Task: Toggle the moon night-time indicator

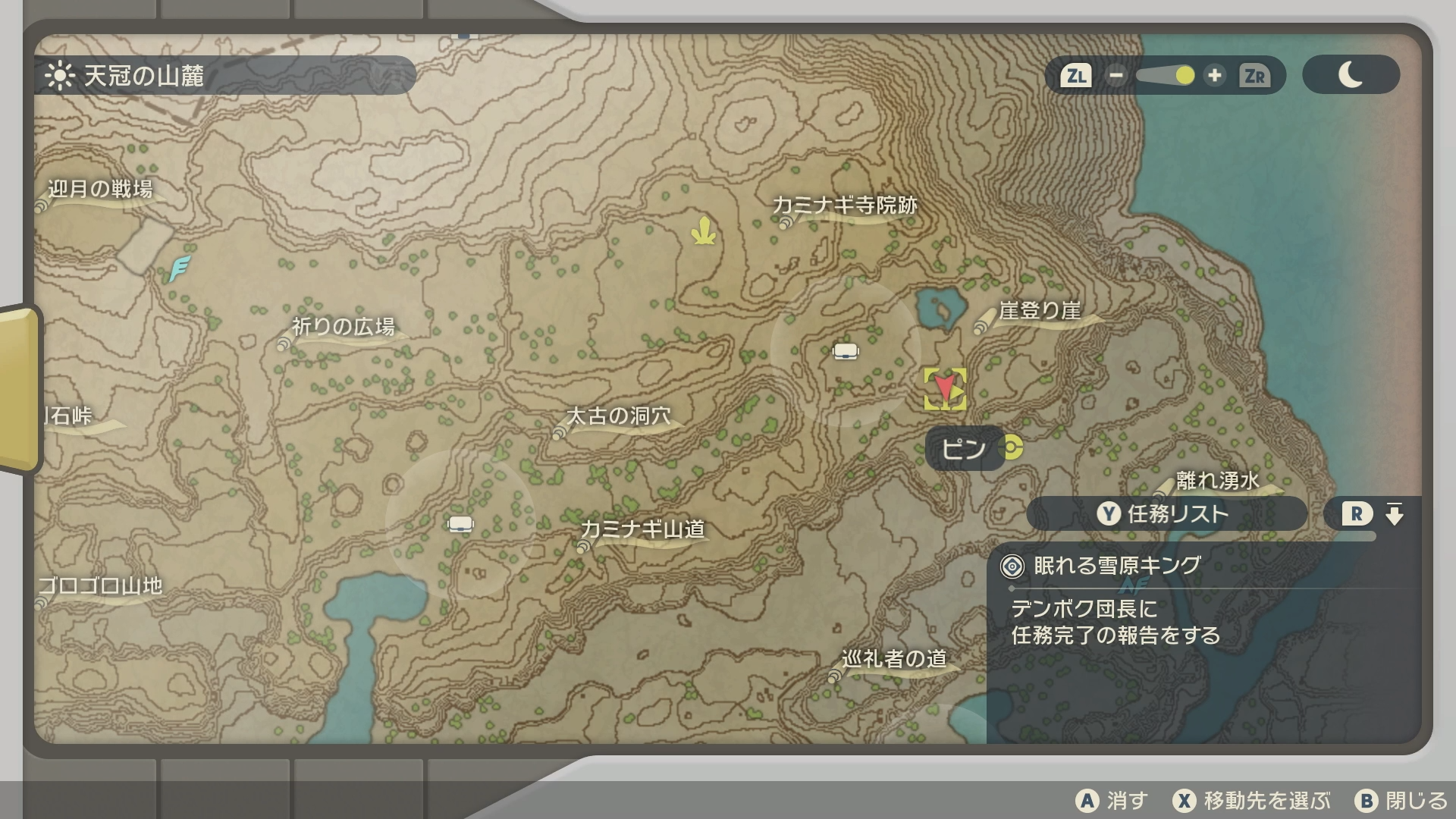Action: click(x=1351, y=75)
